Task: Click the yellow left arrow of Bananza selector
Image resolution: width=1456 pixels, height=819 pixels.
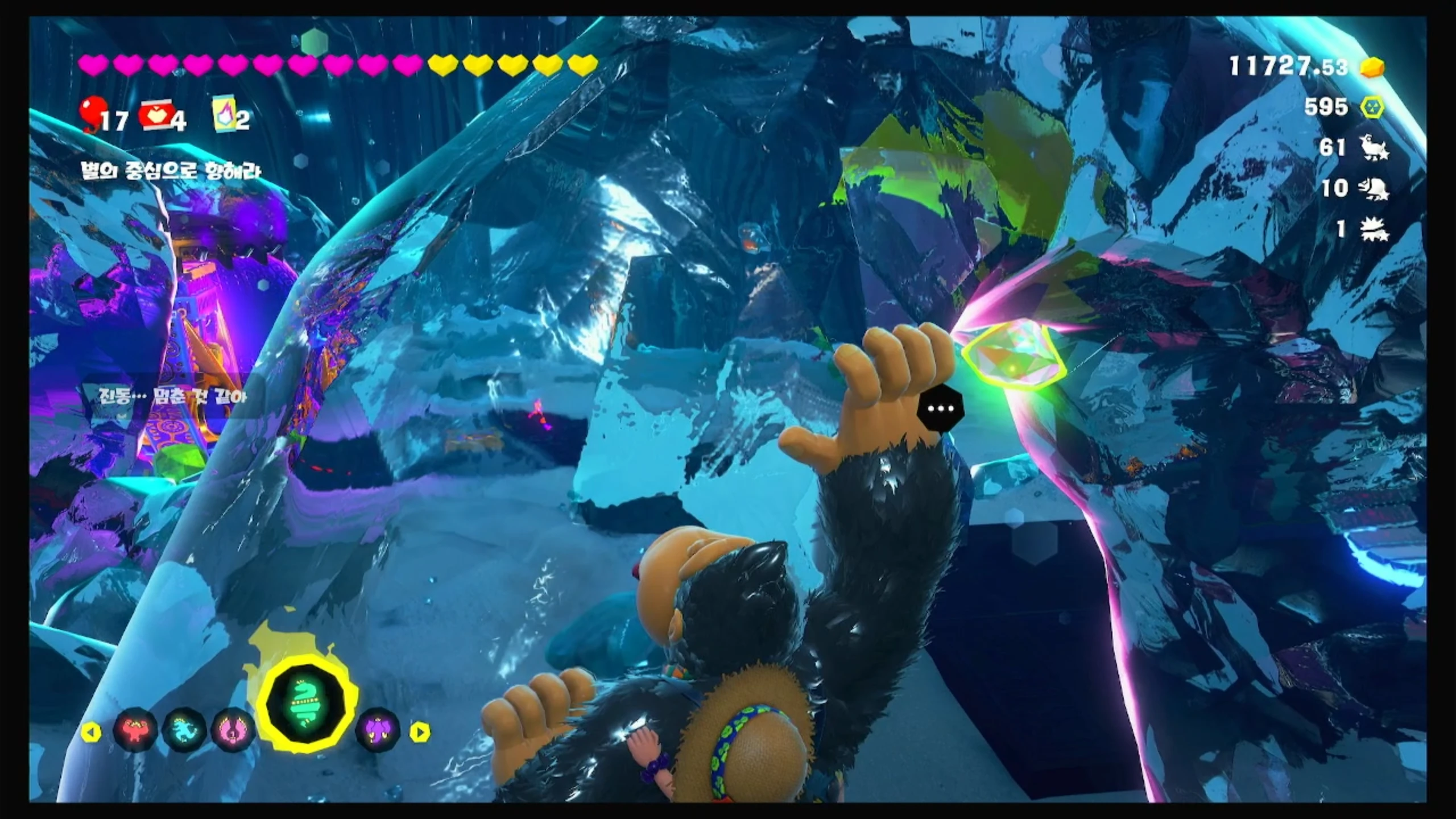Action: pyautogui.click(x=90, y=732)
